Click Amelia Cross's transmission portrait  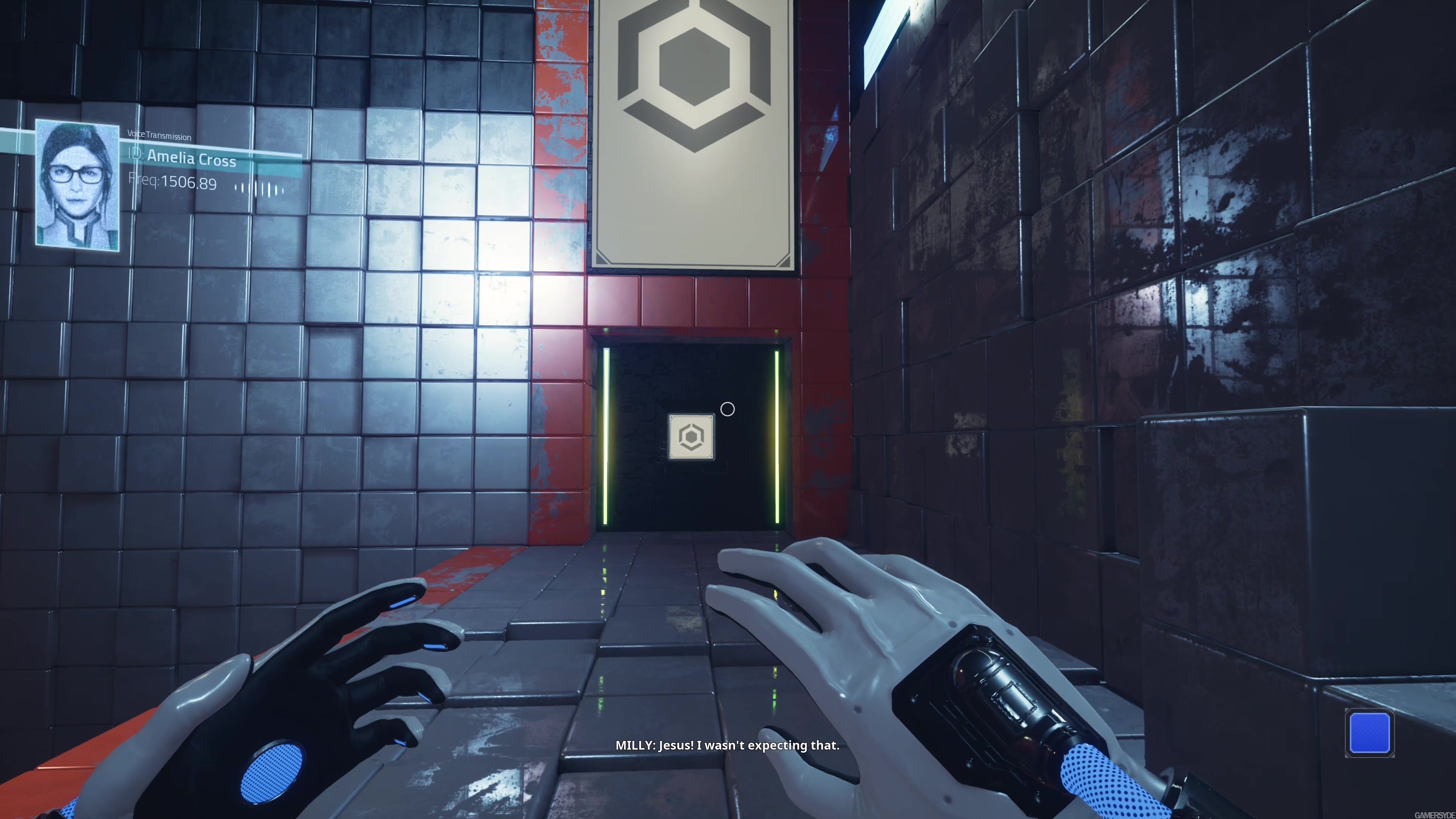[77, 185]
